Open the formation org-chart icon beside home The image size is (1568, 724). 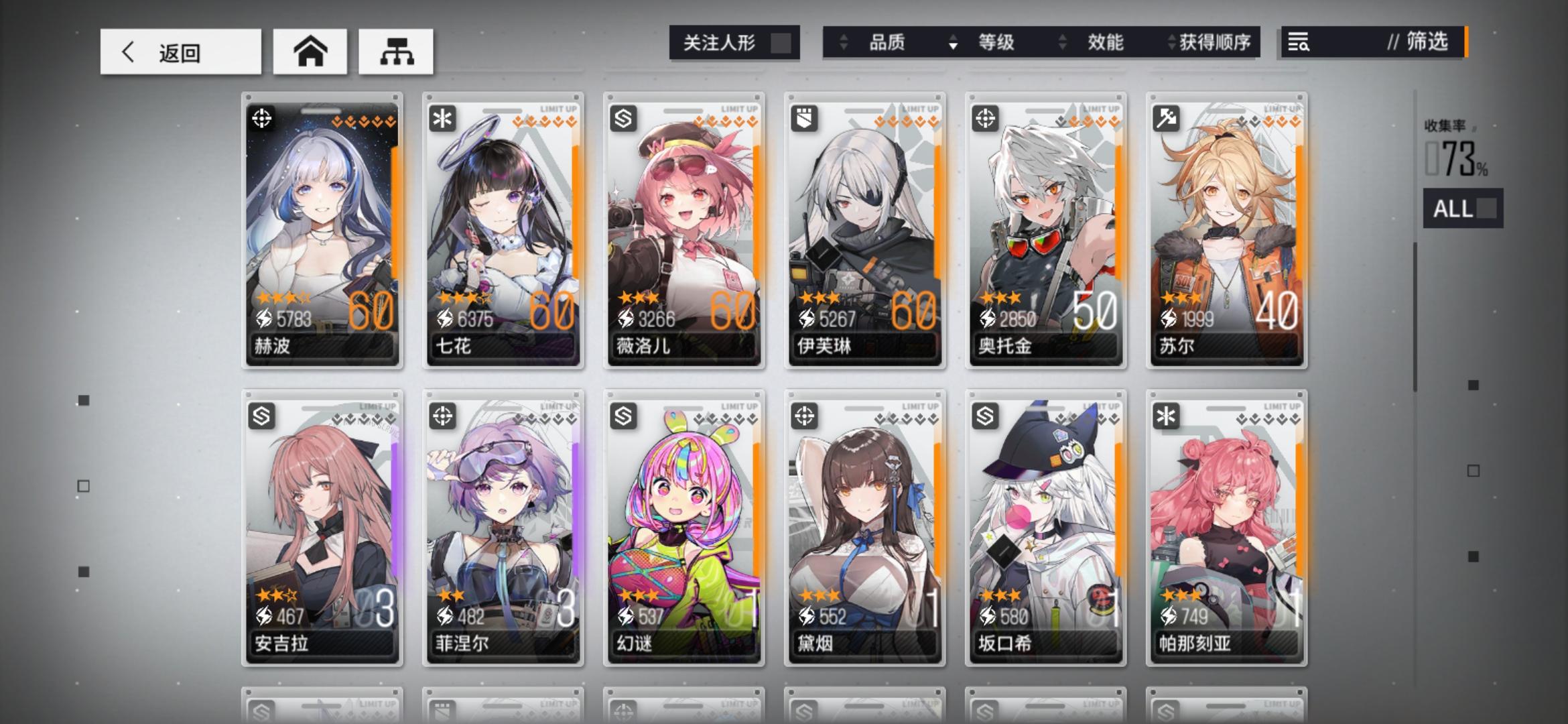tap(396, 52)
